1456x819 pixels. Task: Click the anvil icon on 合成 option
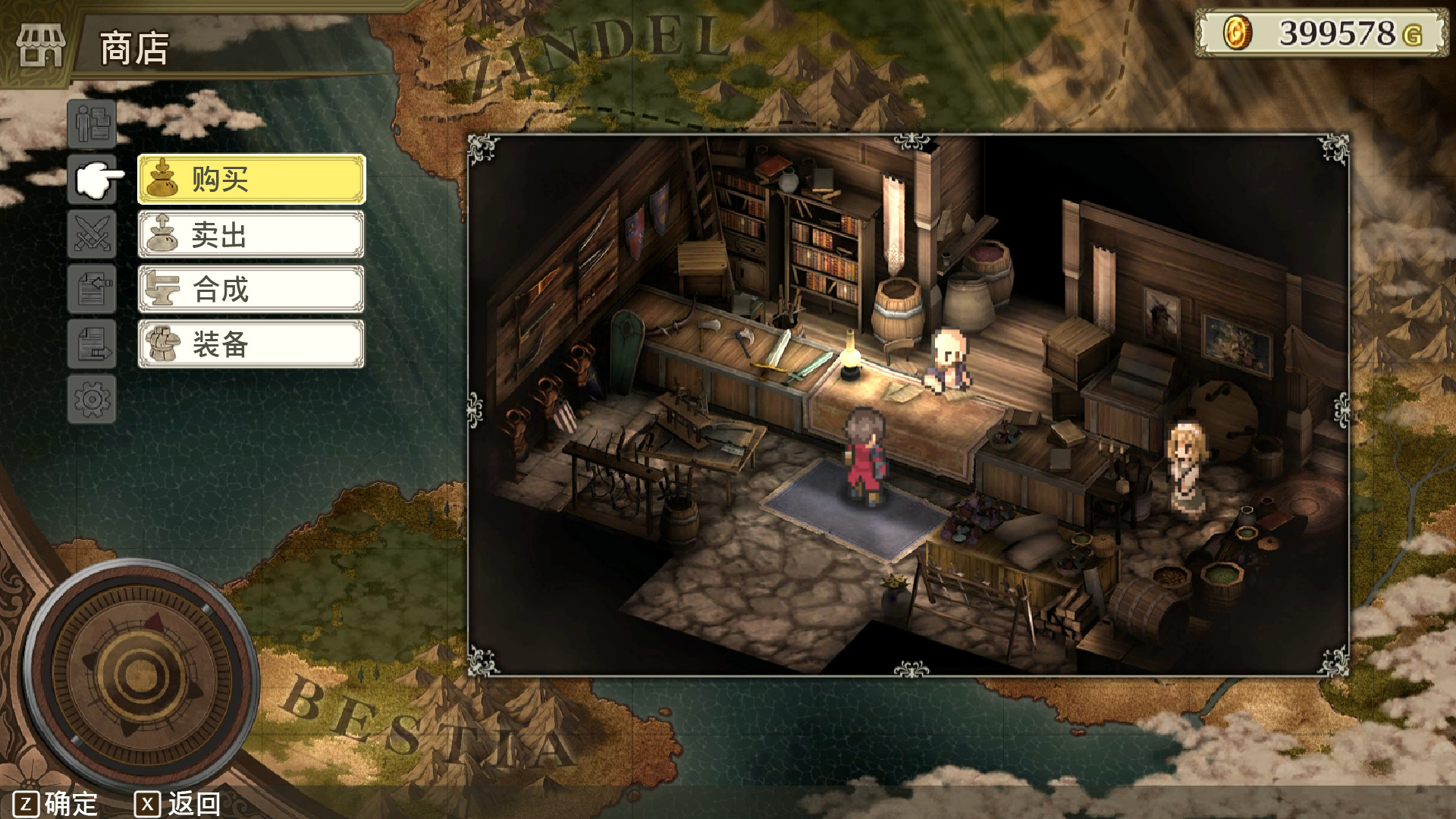163,289
